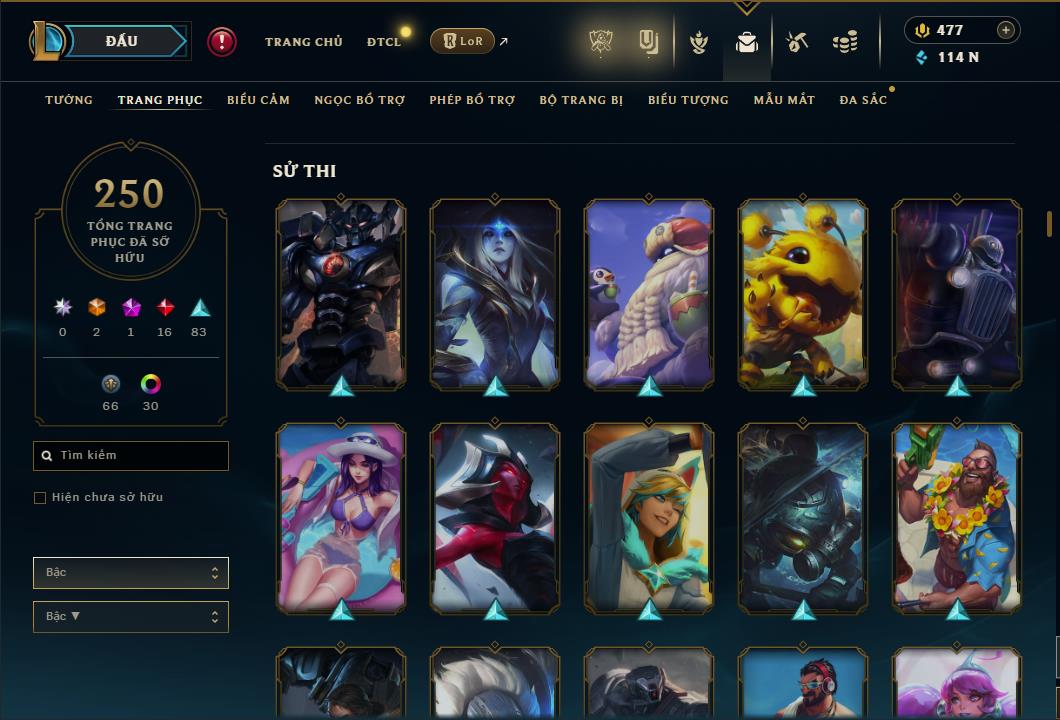
Task: Open the NGỌC BỔ TRỢ tab
Action: 359,100
